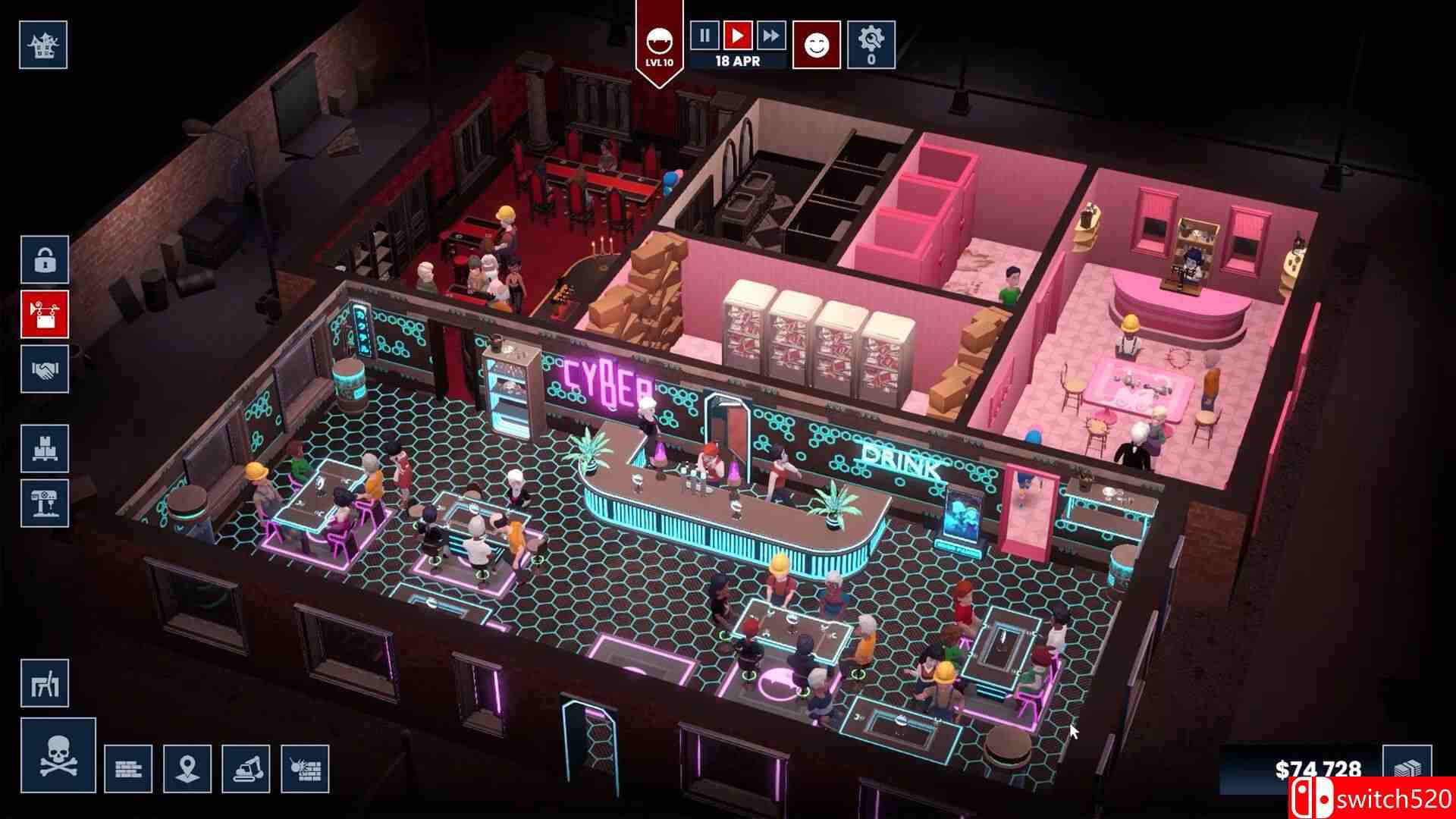
Task: Expand the LVL 10 progress banner
Action: click(658, 42)
